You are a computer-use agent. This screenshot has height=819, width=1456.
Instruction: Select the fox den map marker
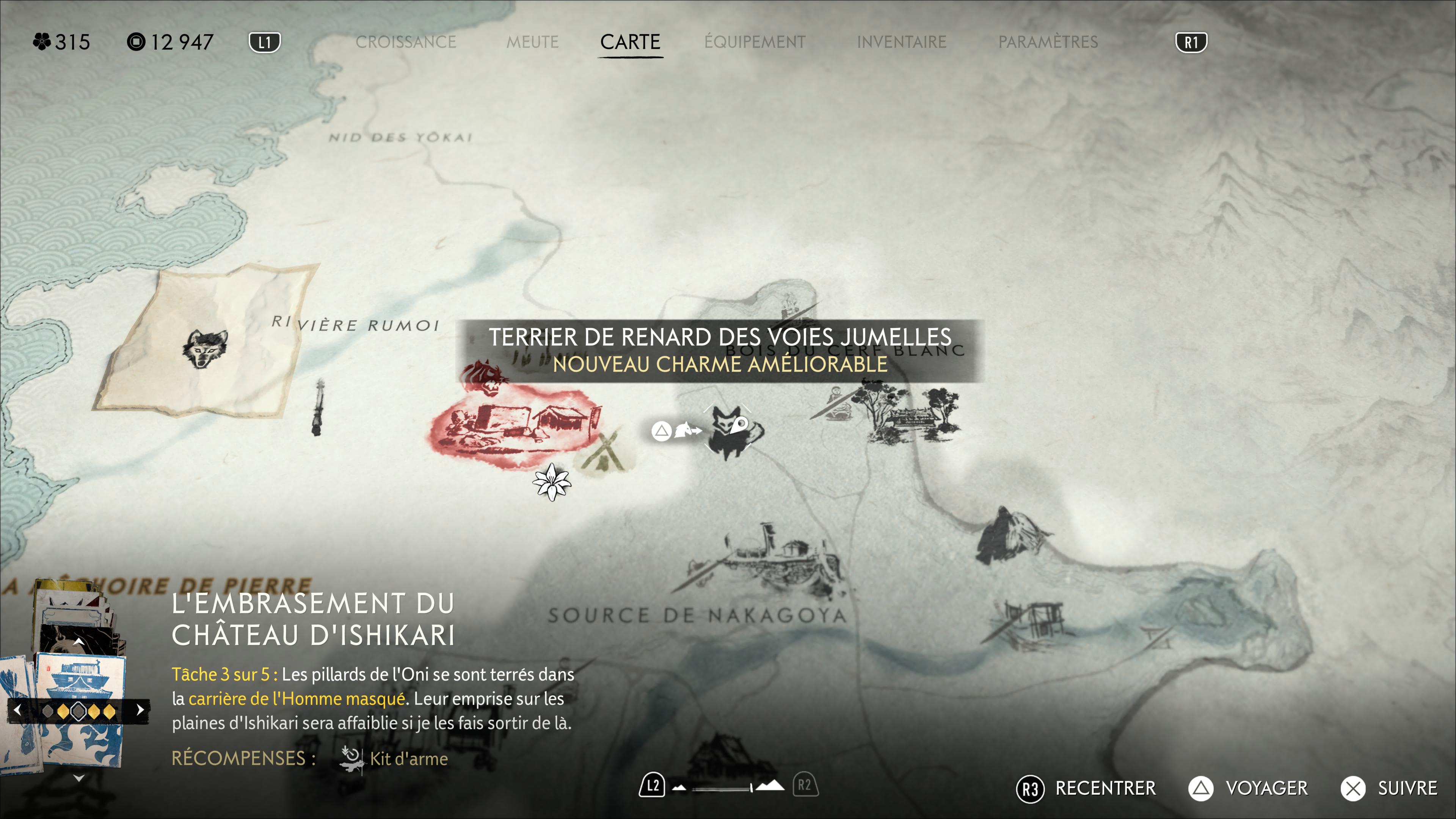(728, 431)
